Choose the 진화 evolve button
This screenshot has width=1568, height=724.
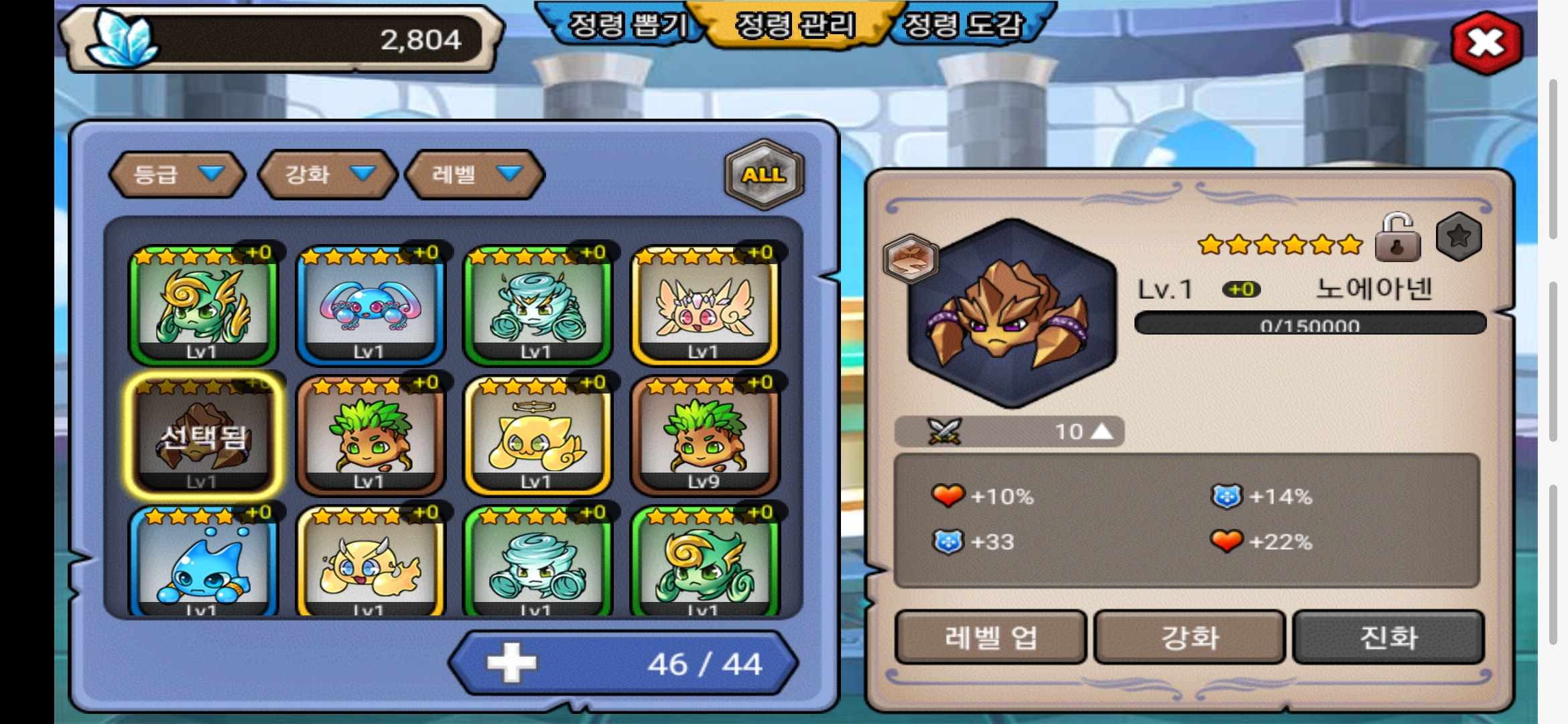click(x=1388, y=638)
